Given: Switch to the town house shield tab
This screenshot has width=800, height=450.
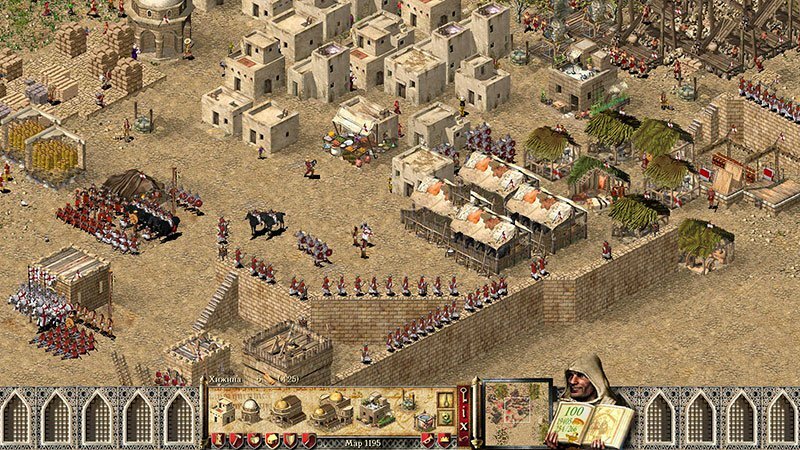Looking at the screenshot, I should 270,441.
